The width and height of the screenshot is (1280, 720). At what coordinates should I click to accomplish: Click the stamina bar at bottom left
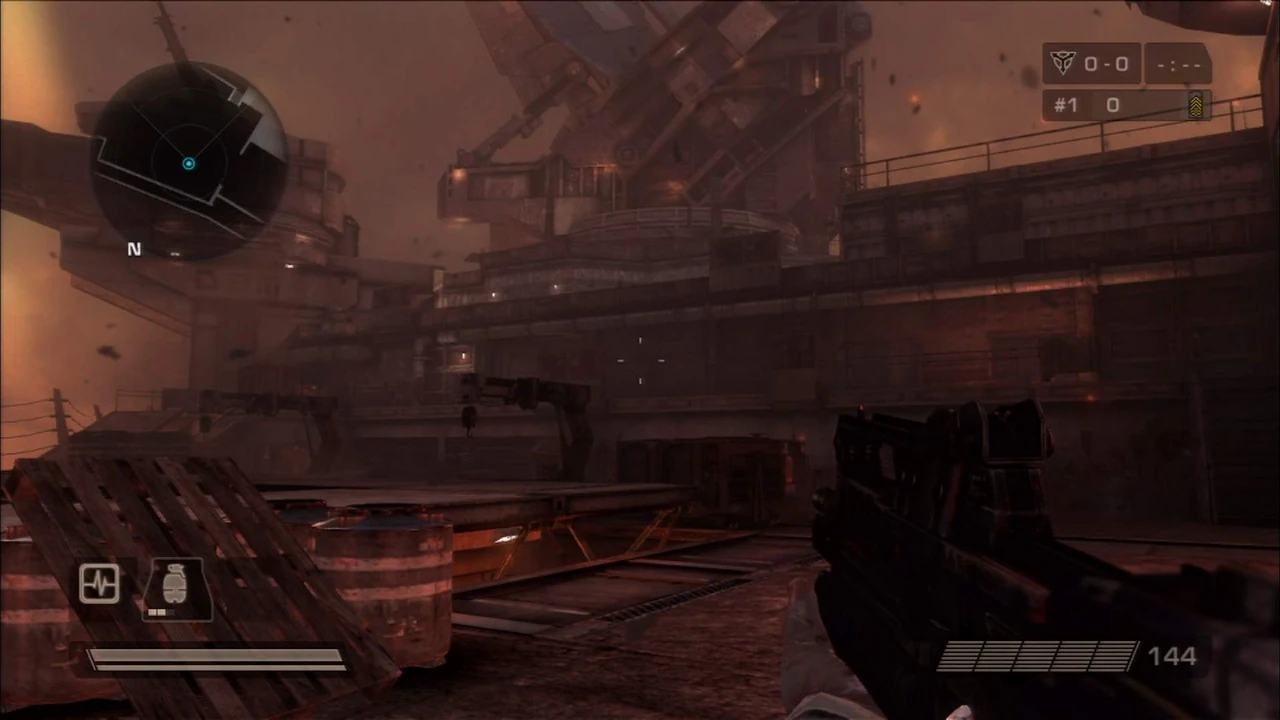click(x=215, y=657)
